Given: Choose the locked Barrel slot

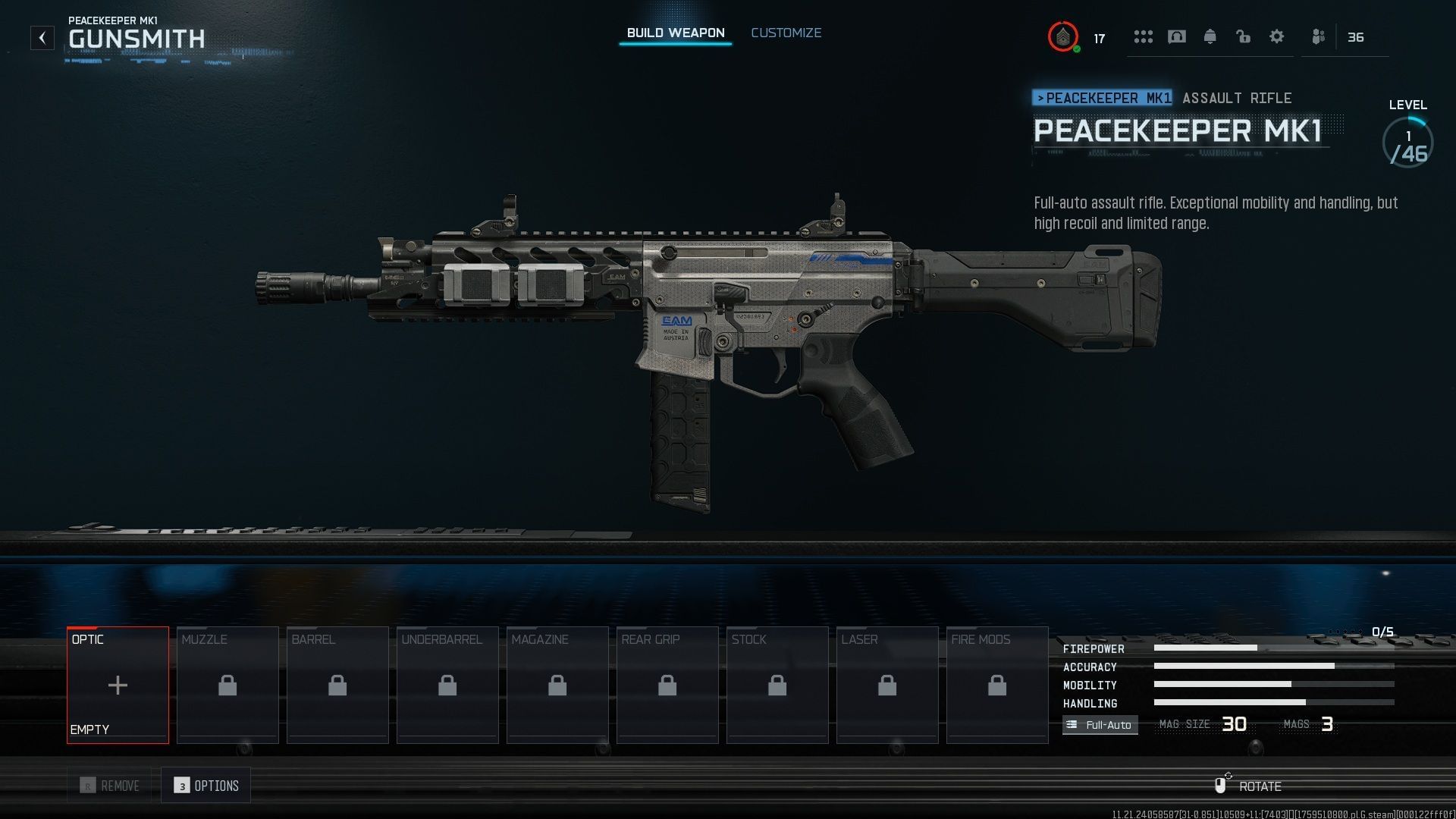Looking at the screenshot, I should pos(337,685).
